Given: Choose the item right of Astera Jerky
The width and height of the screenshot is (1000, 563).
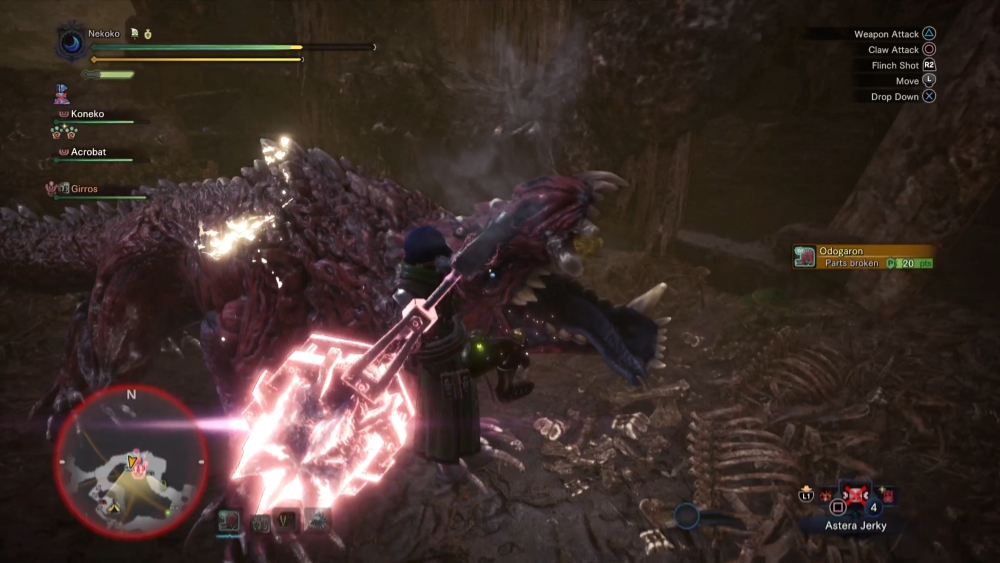Looking at the screenshot, I should (x=888, y=495).
